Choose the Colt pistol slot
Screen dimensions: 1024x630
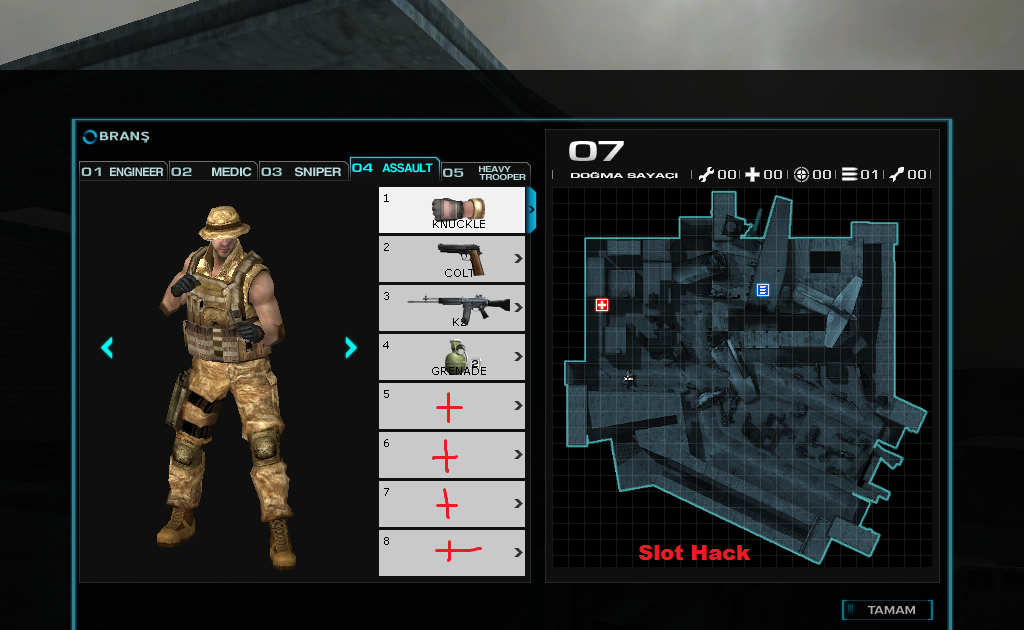click(452, 258)
